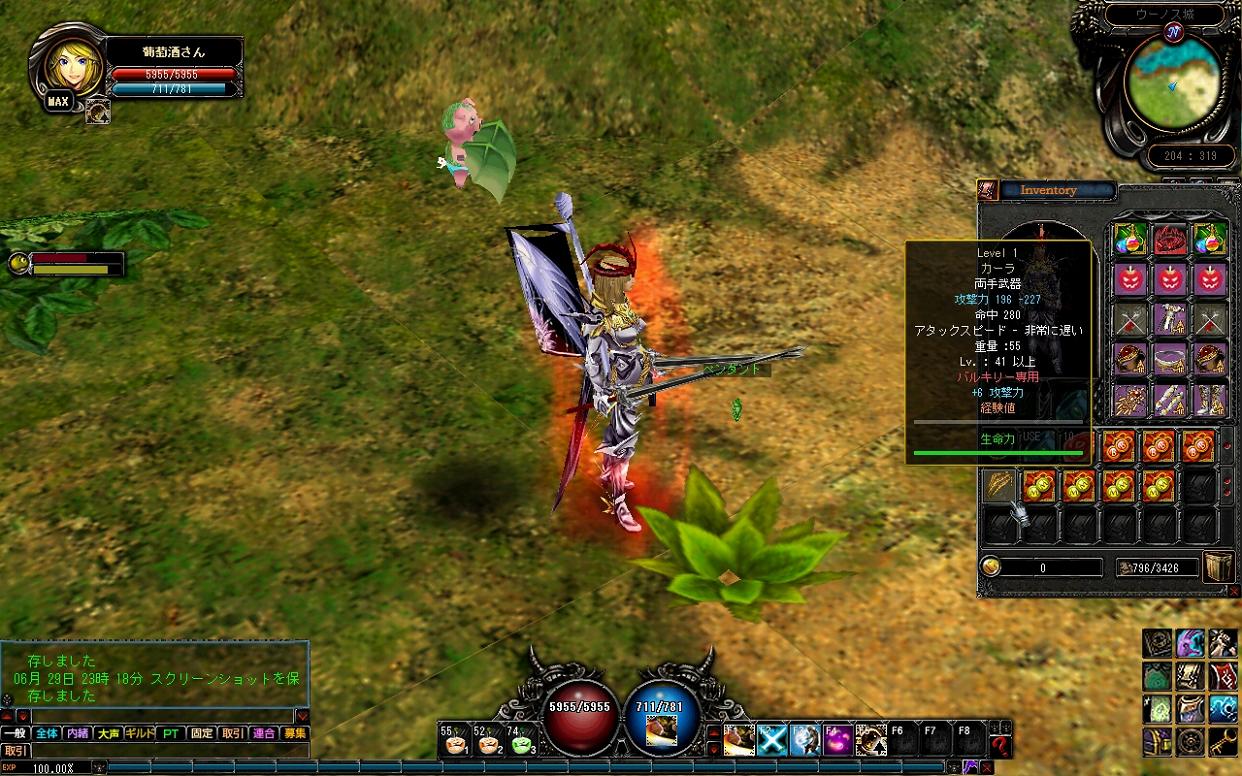Switch chat to the 全体 channel
The width and height of the screenshot is (1242, 776).
click(47, 733)
